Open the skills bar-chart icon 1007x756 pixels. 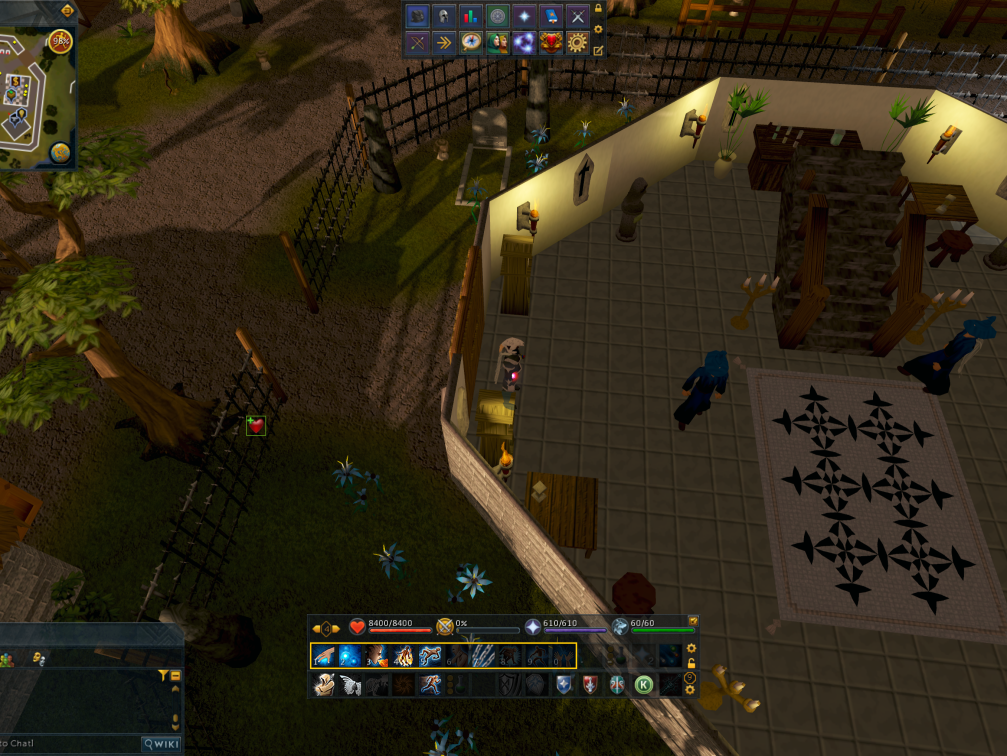click(471, 16)
